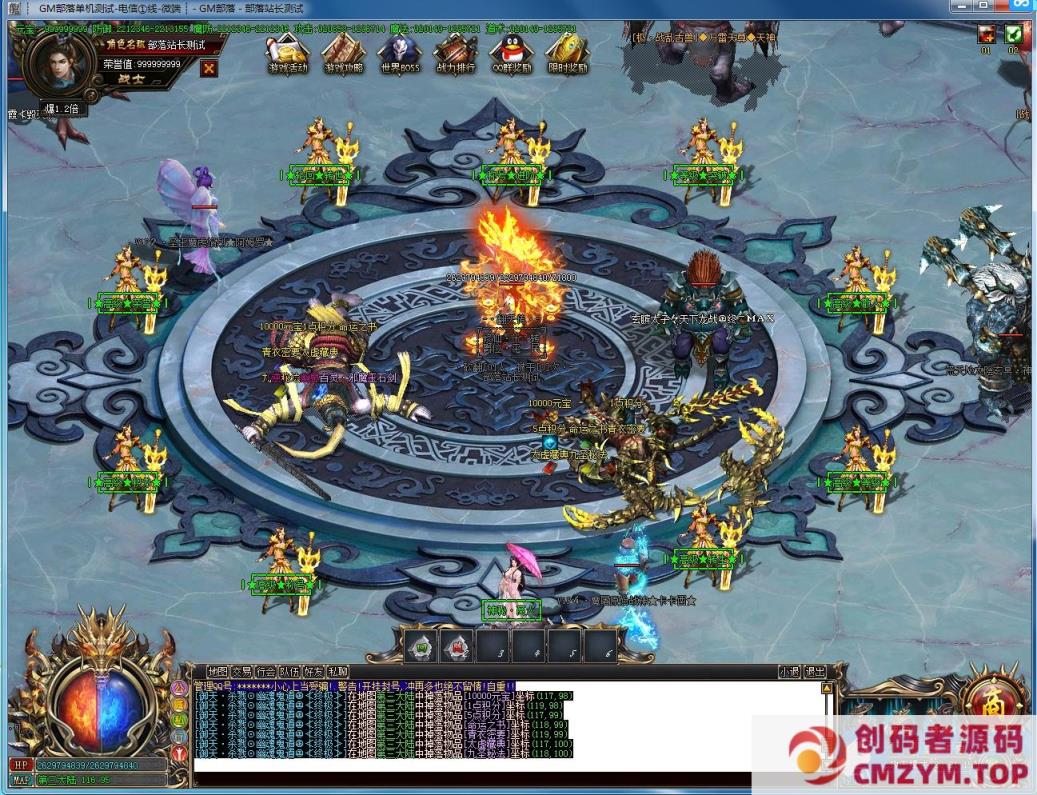Select the green buff icon labeled 02
This screenshot has width=1037, height=795.
click(x=1014, y=35)
